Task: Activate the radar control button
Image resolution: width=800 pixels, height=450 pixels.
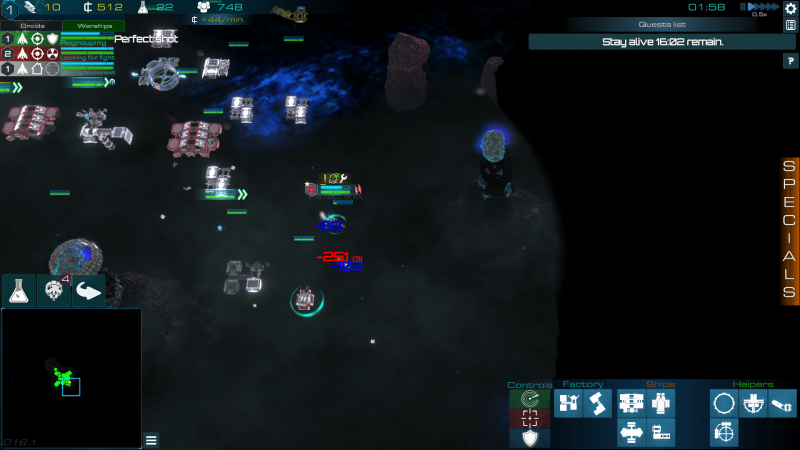Action: click(x=529, y=400)
